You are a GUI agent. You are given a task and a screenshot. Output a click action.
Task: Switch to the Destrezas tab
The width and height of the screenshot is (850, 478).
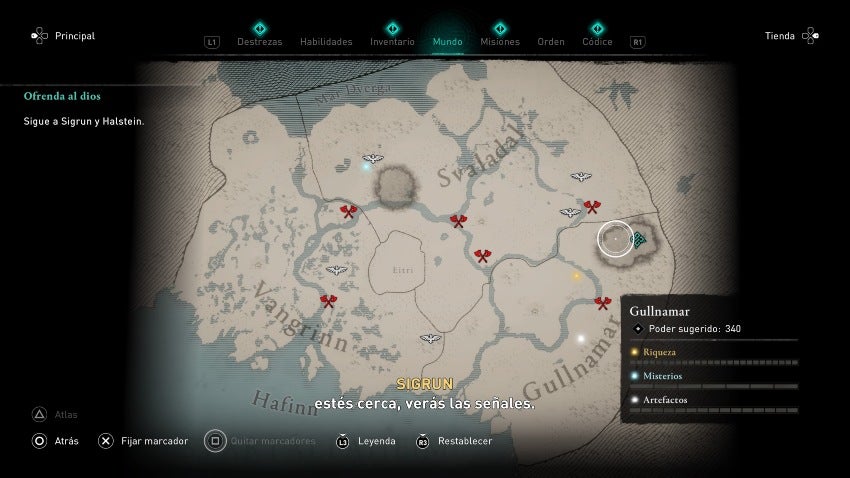coord(259,42)
